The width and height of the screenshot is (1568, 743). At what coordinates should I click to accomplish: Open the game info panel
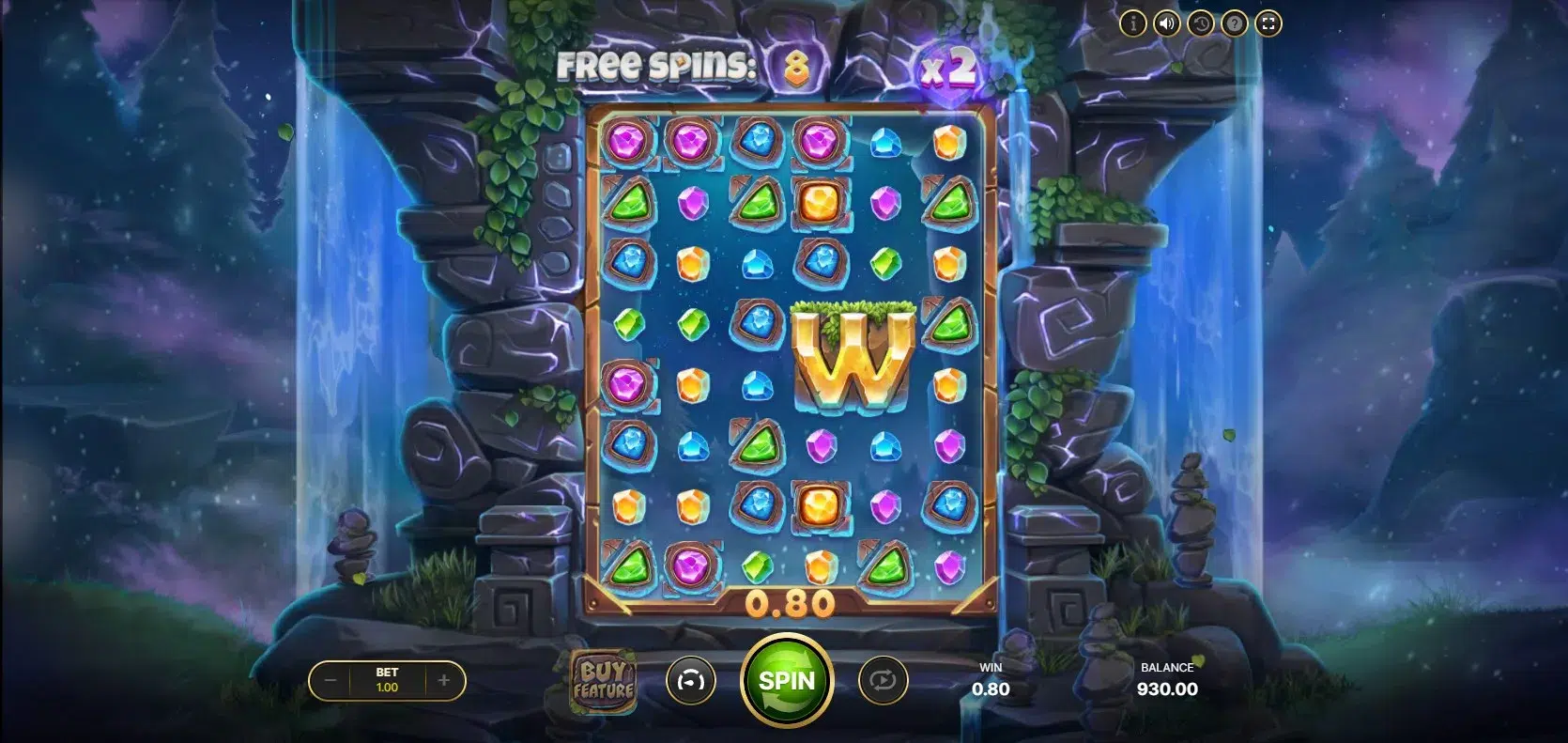[x=1133, y=23]
